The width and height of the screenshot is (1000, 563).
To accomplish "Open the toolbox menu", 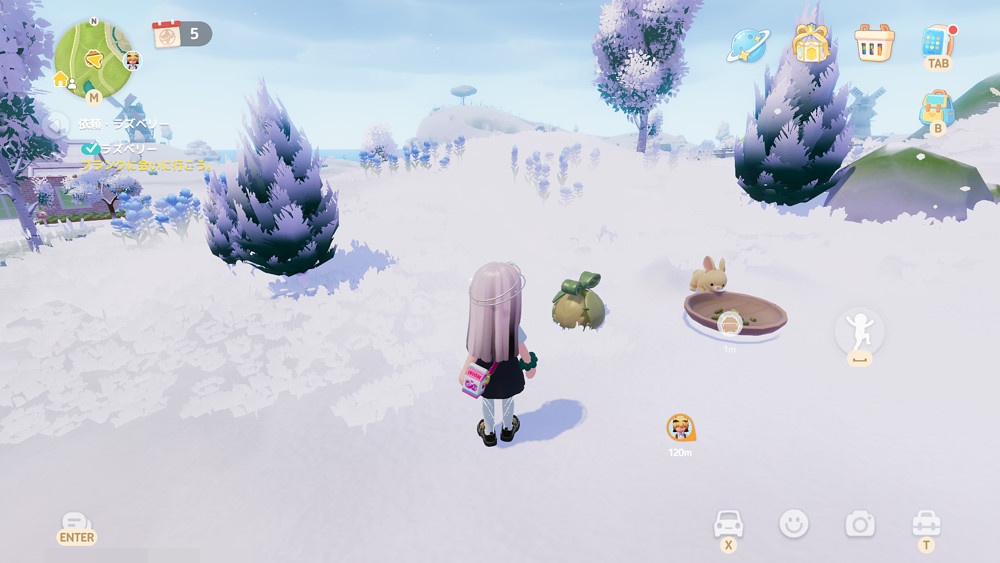I will 926,523.
